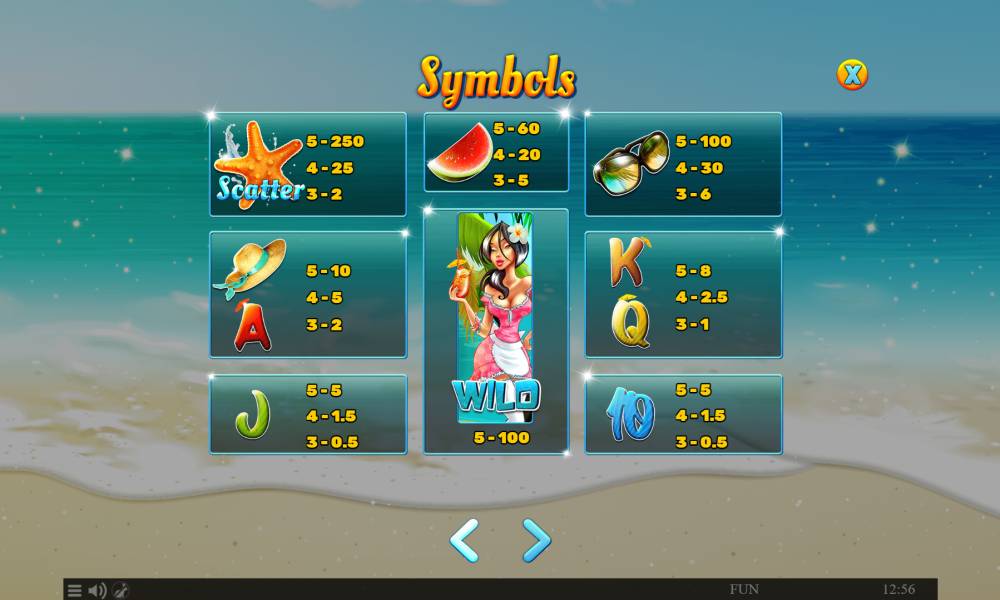Open the hamburger menu in the bottom bar
Screen dimensions: 1000x600
tap(75, 590)
